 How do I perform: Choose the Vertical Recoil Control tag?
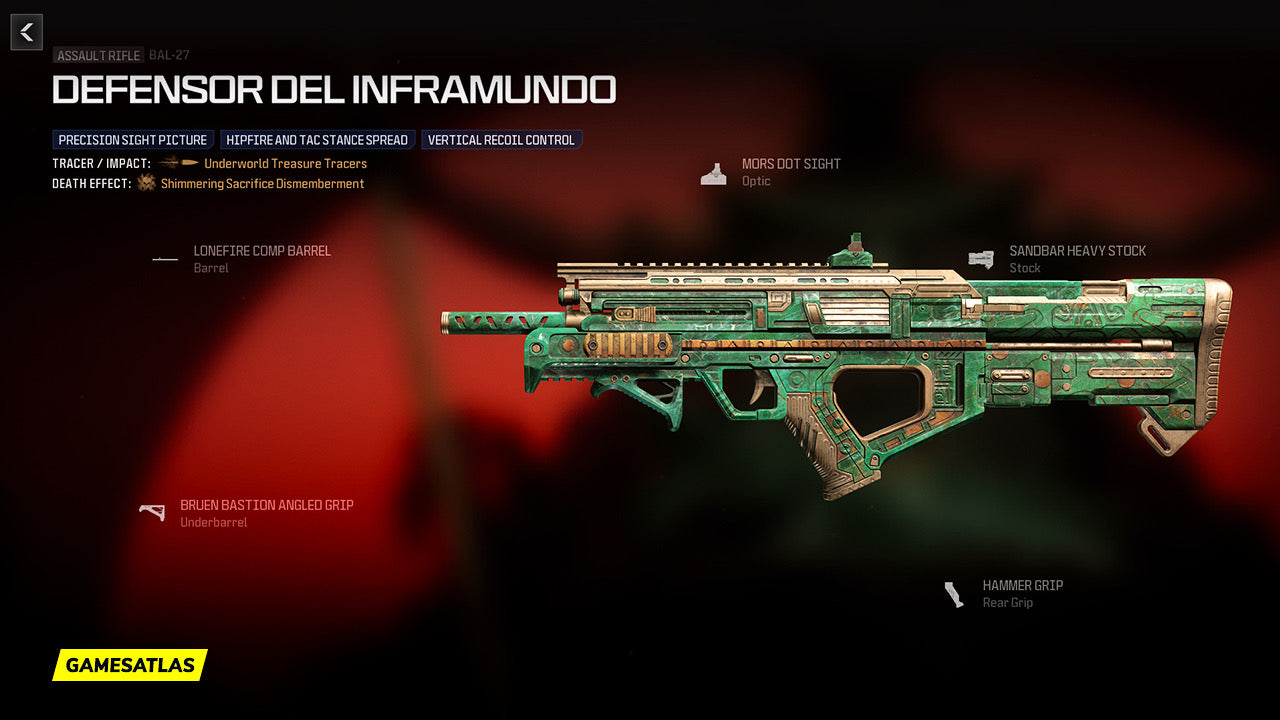click(501, 140)
